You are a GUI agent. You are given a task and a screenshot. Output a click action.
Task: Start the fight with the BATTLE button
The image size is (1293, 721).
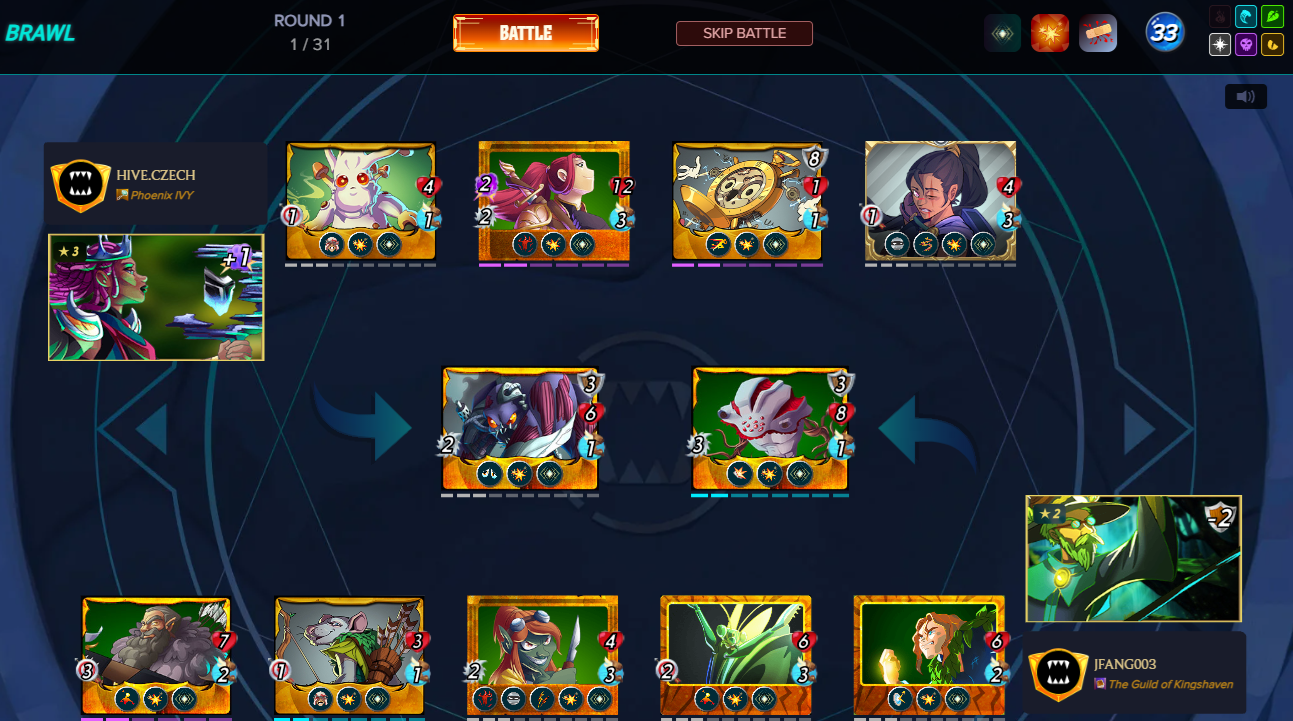tap(526, 33)
